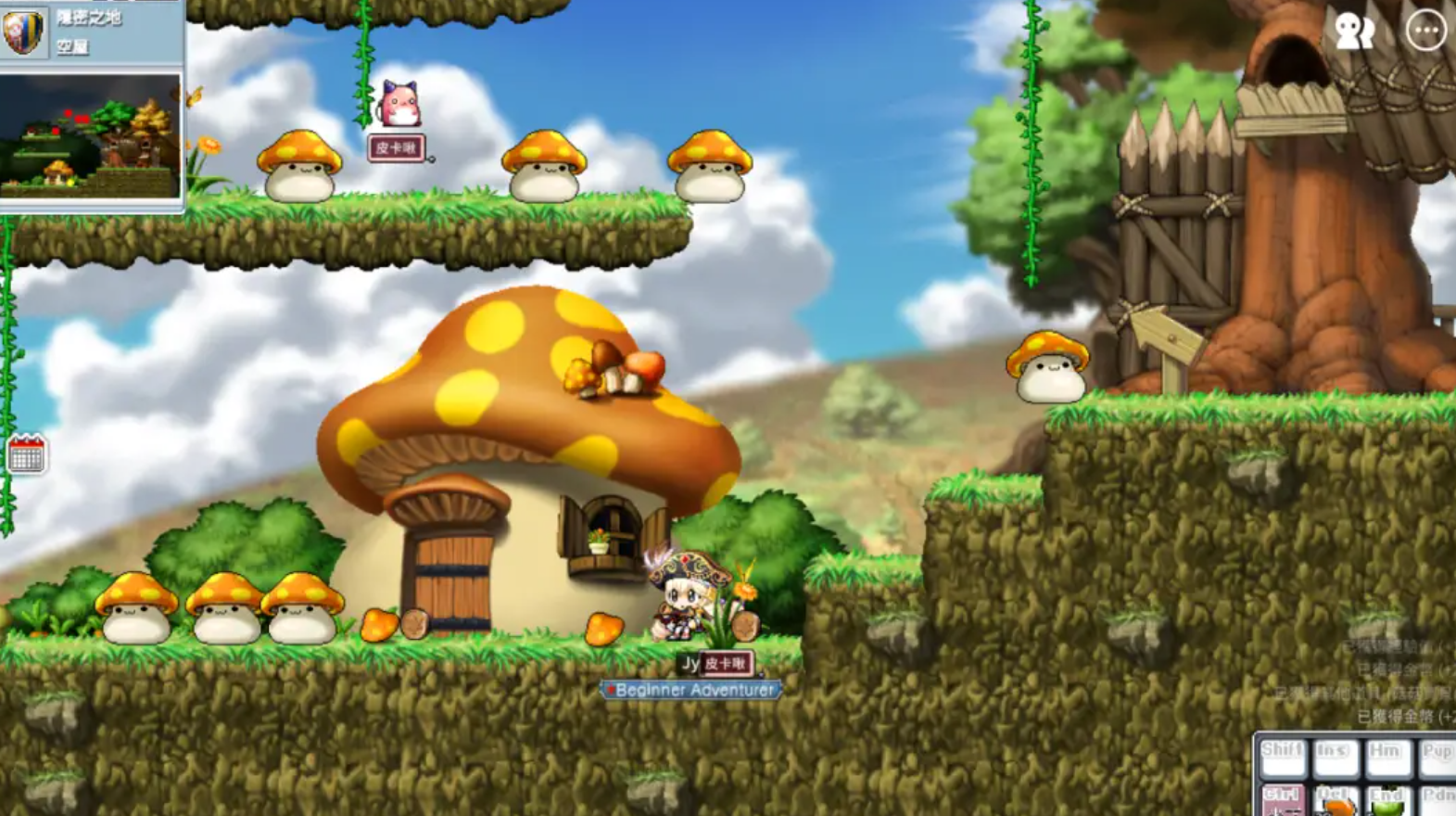Viewport: 1456px width, 816px height.
Task: Open the two-person friends icon
Action: click(1354, 31)
